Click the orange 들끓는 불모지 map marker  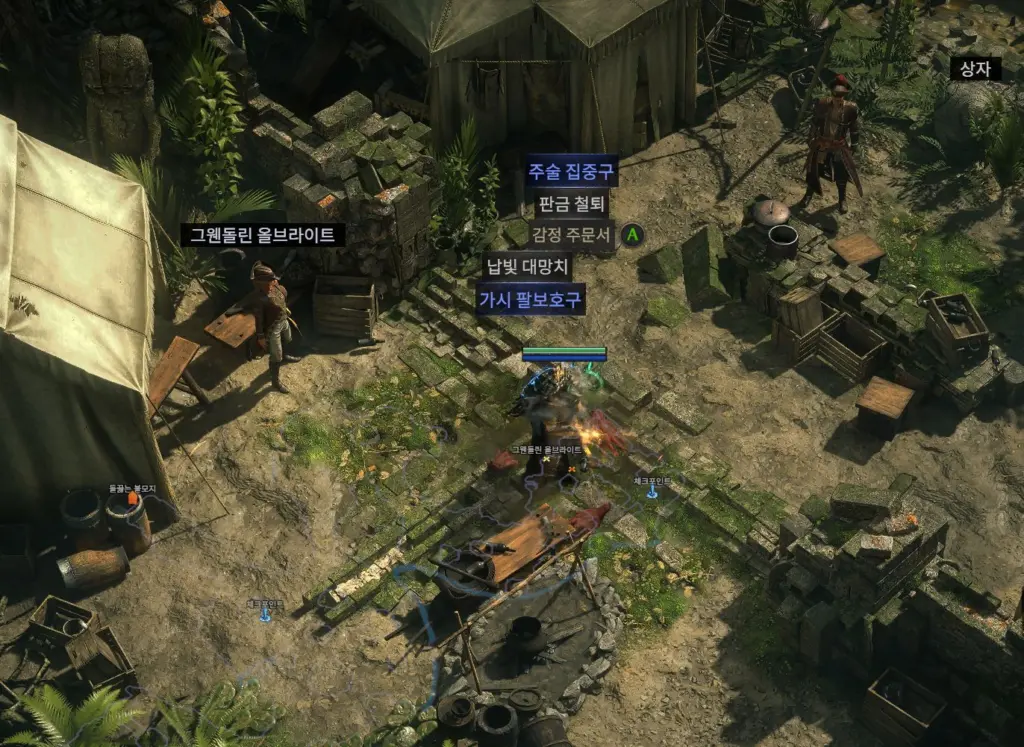(x=131, y=497)
